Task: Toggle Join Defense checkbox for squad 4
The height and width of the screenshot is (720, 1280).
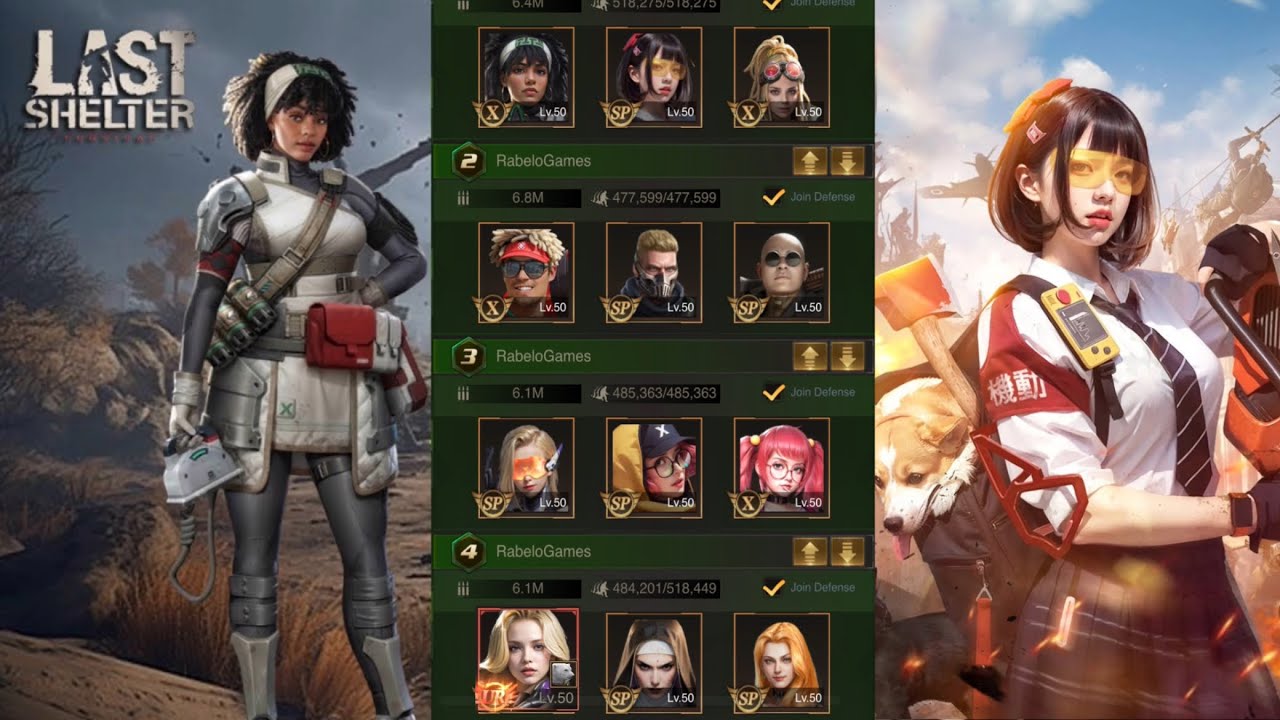Action: (772, 587)
